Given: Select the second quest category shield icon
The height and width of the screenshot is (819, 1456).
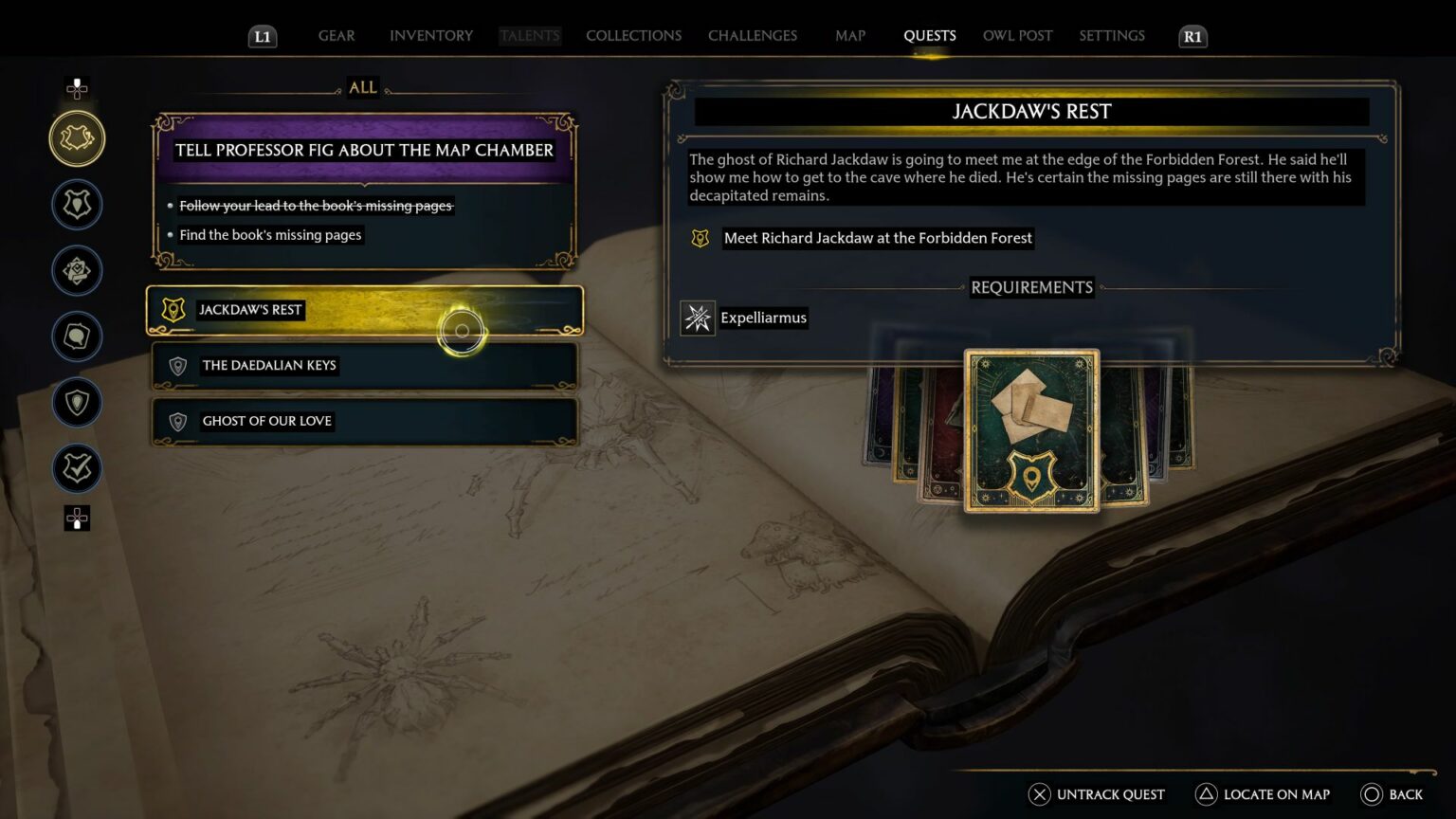Looking at the screenshot, I should pos(77,204).
